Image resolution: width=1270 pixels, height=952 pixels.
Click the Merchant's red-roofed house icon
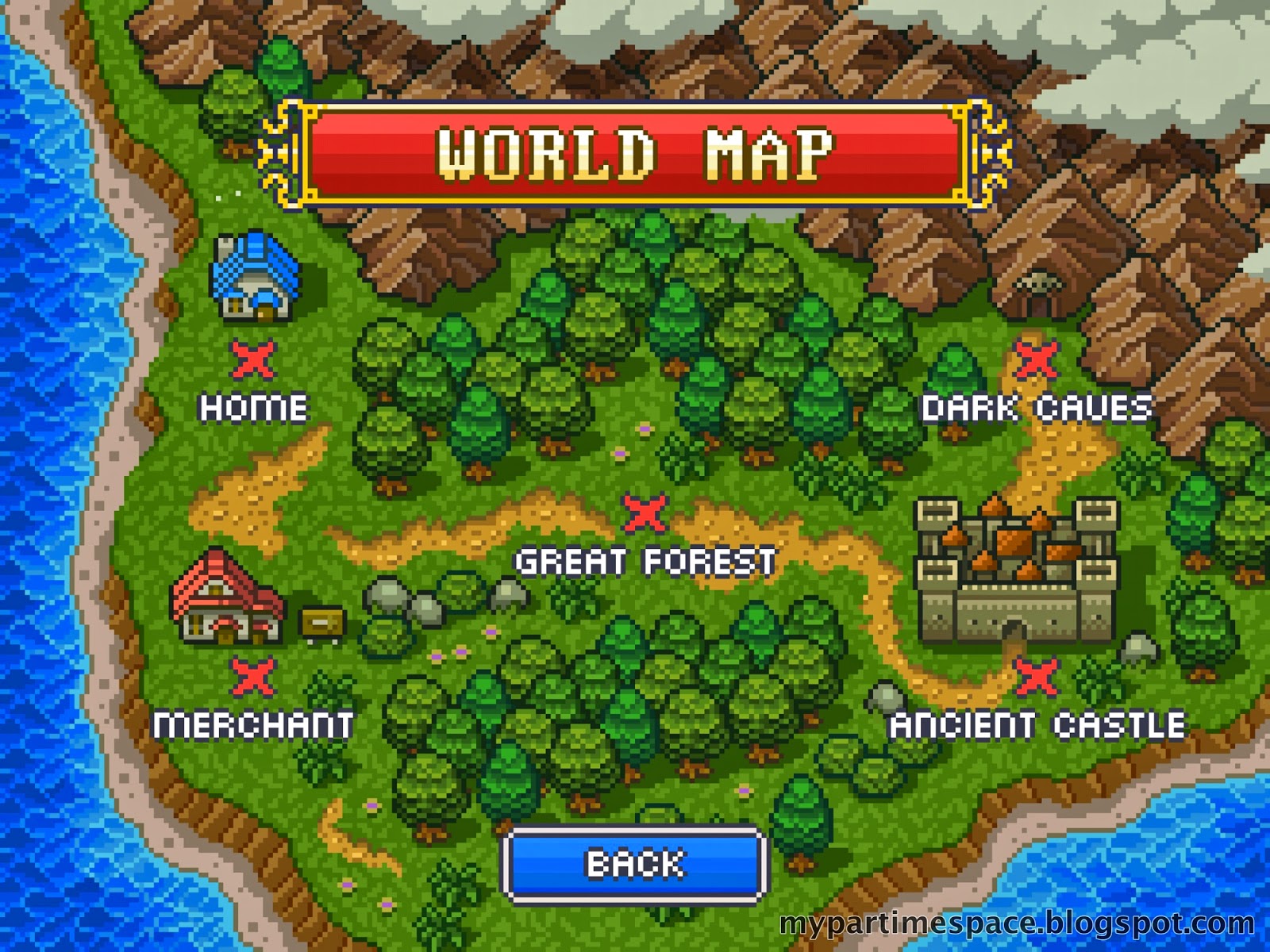pos(225,603)
